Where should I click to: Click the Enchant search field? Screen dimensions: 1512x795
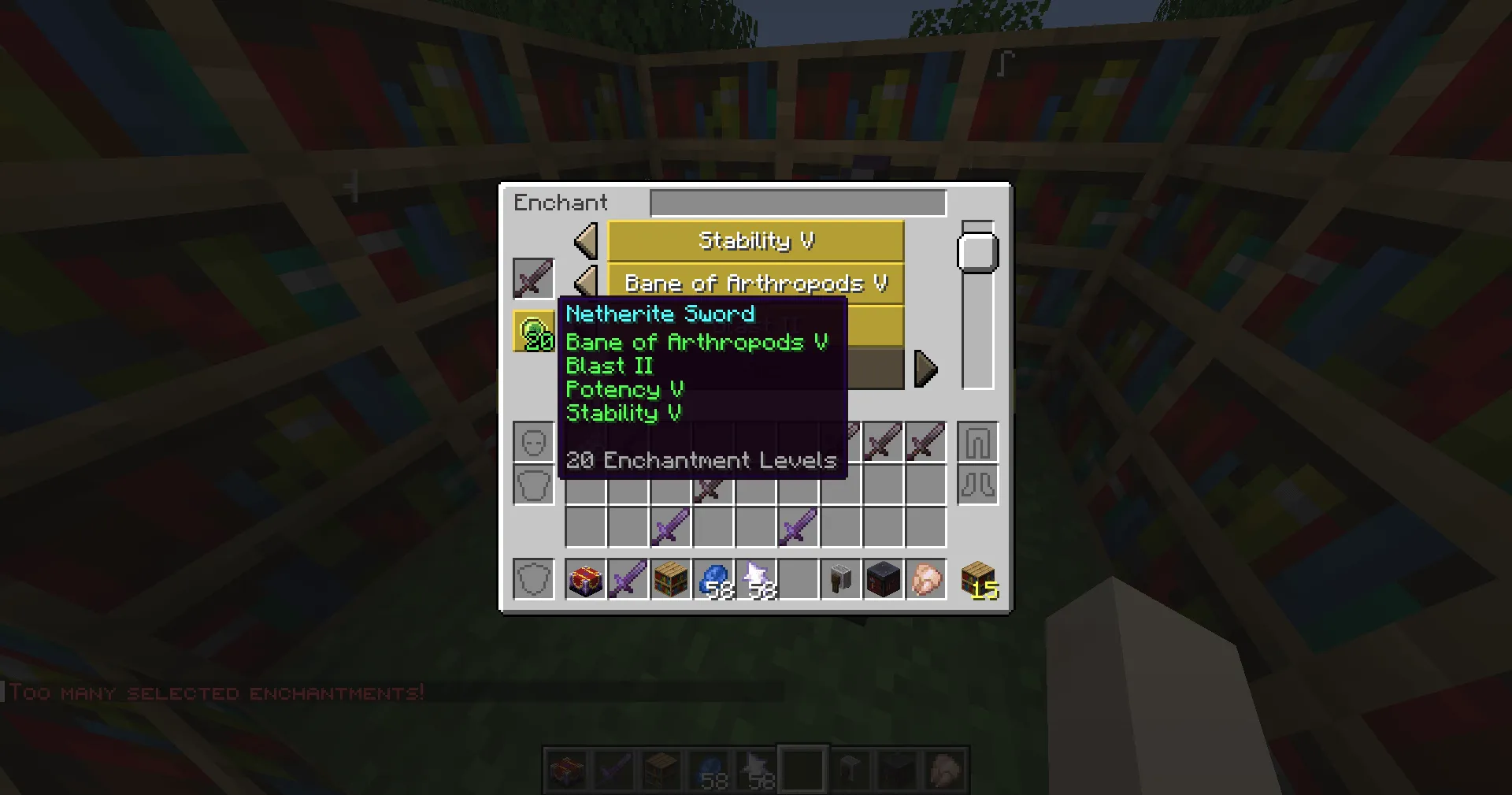point(797,202)
